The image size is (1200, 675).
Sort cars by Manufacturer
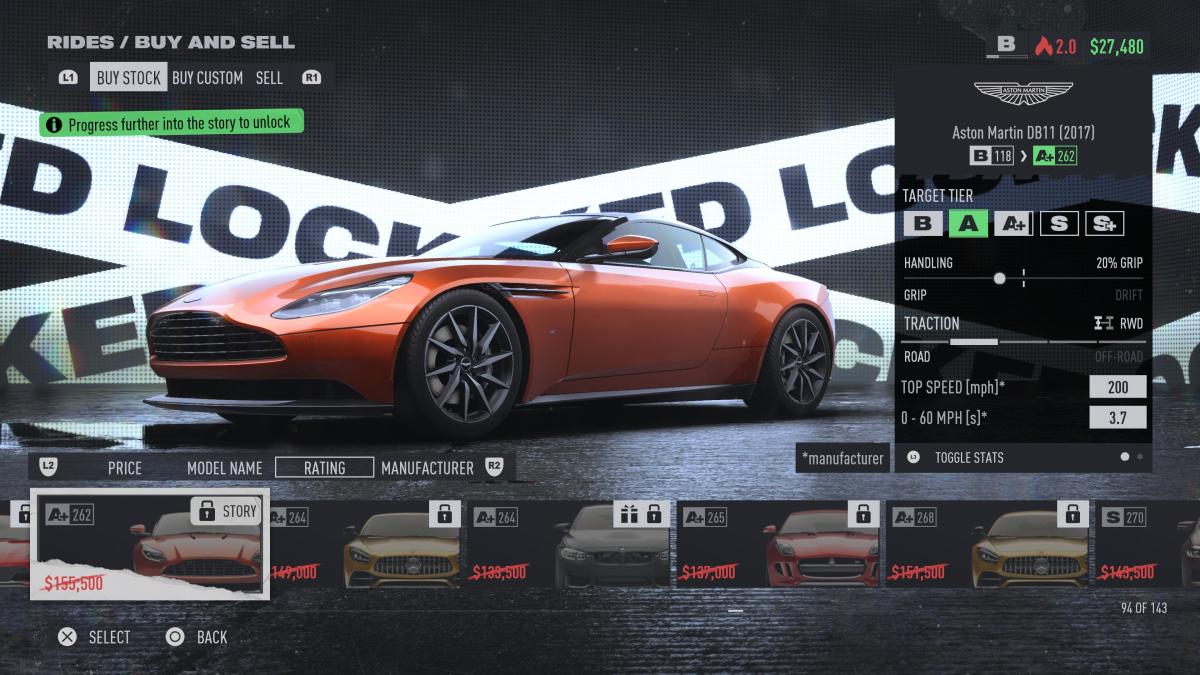point(427,467)
